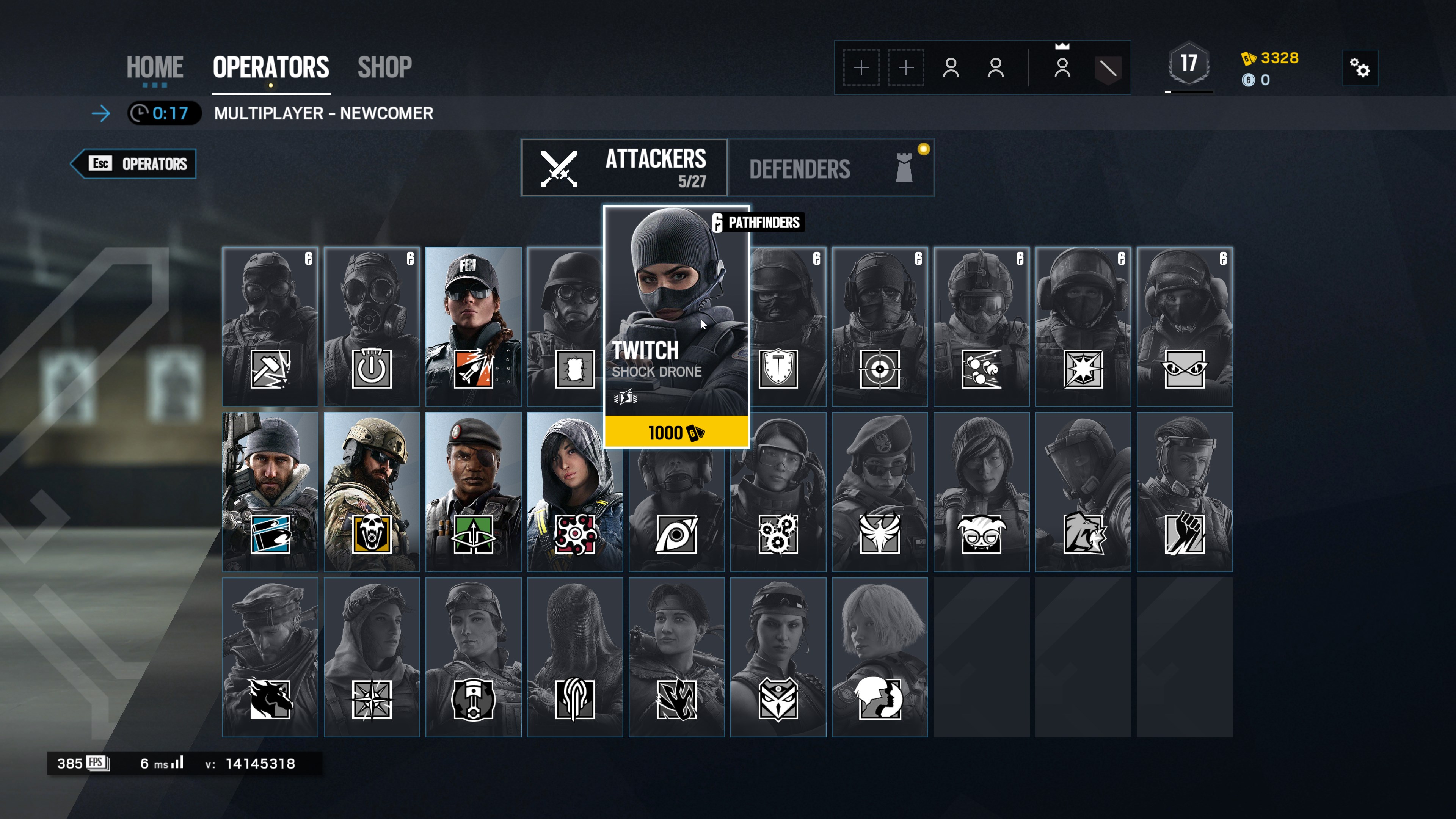
Task: Choose the Thatcher operator card
Action: [371, 326]
